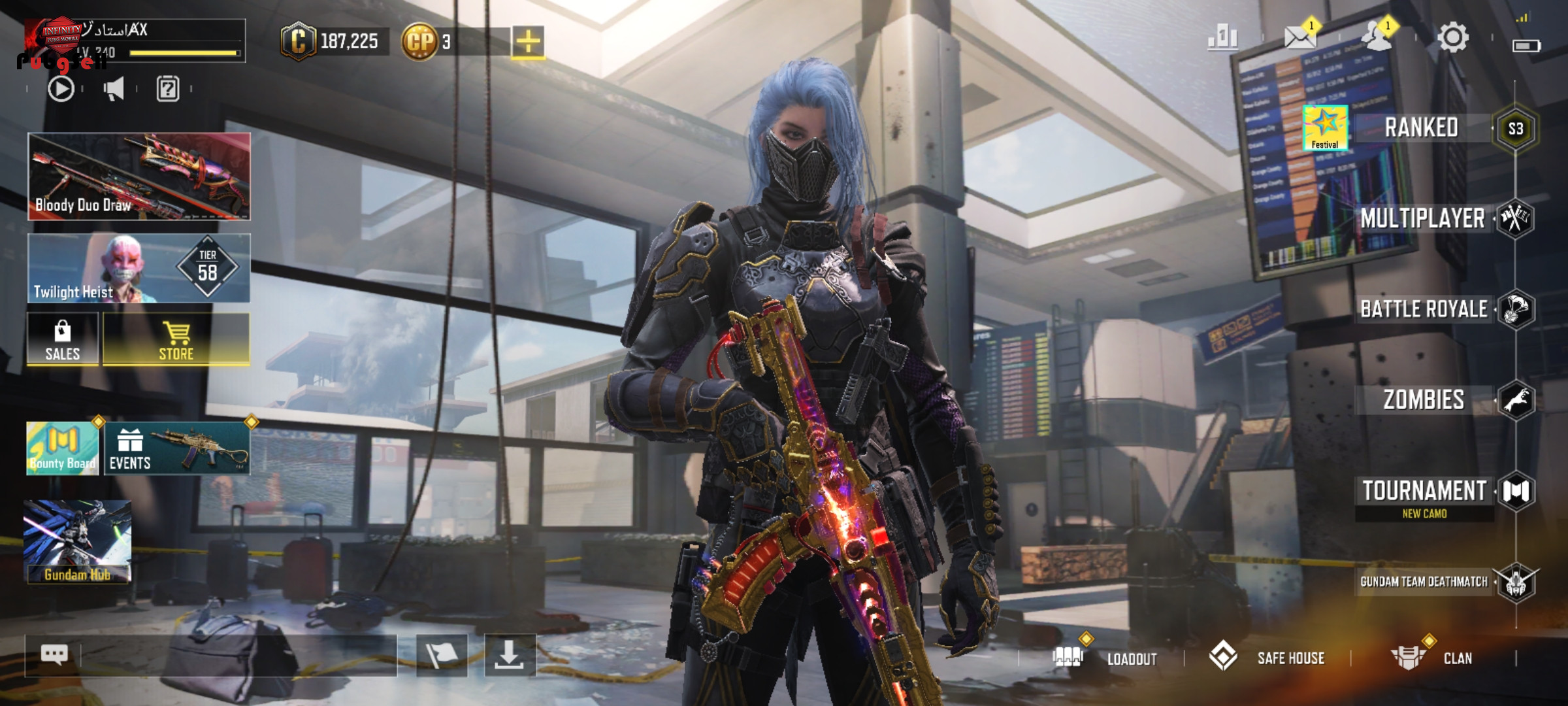View the leaderboard podium icon
The width and height of the screenshot is (1568, 706).
[x=1222, y=37]
